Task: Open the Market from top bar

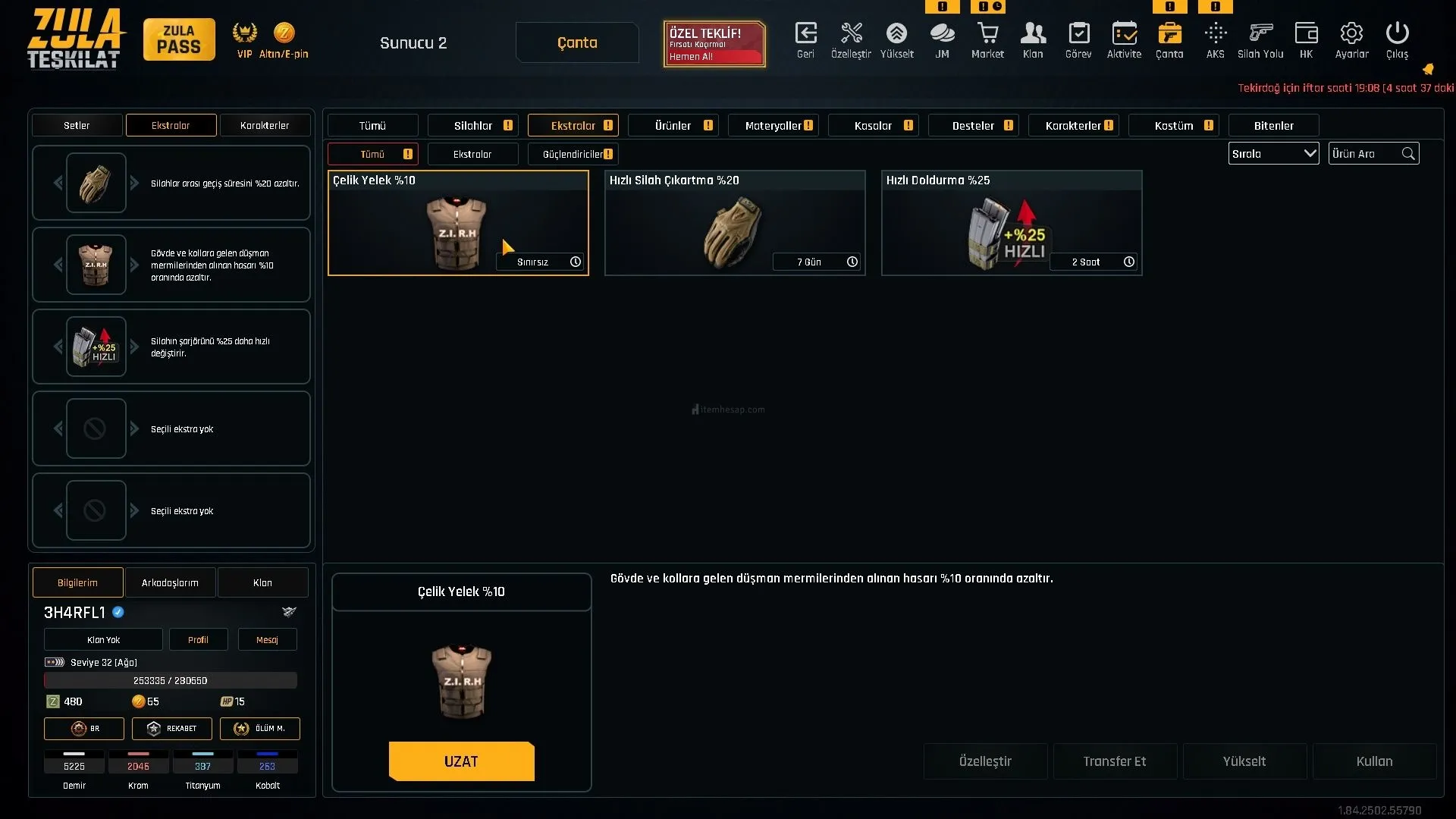Action: point(987,41)
